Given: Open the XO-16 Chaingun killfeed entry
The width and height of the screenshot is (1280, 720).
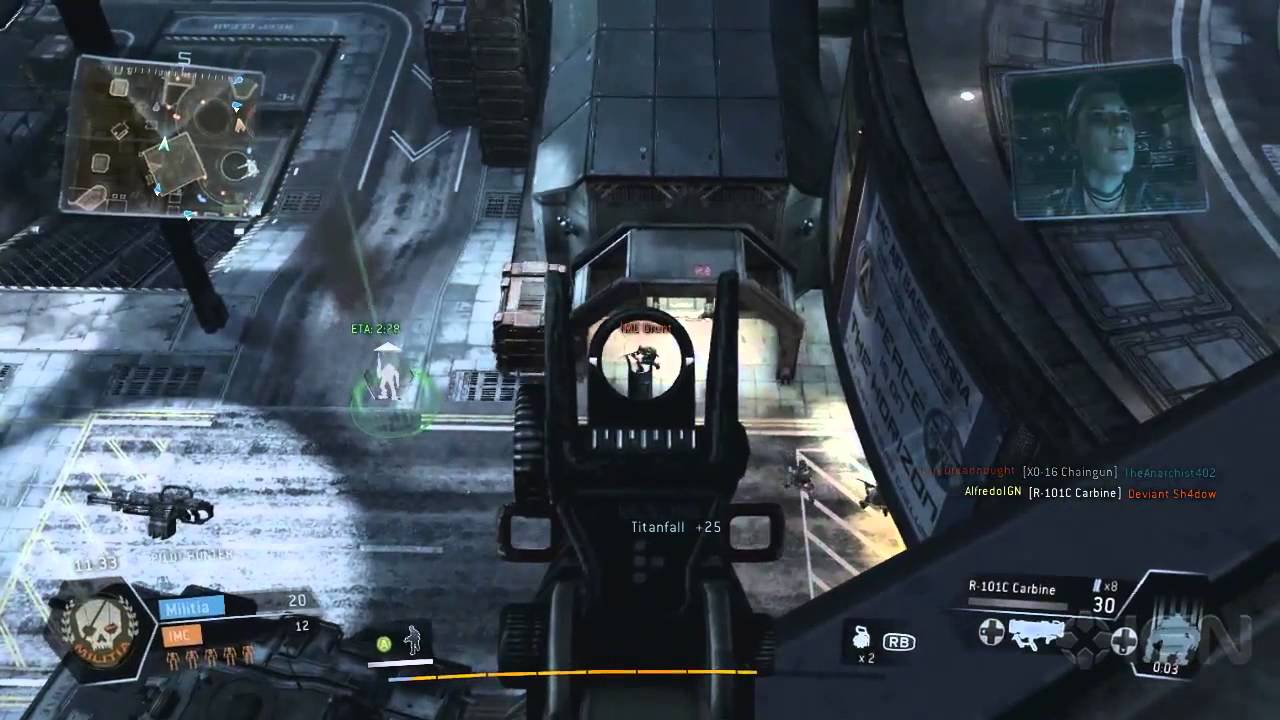Looking at the screenshot, I should click(1068, 471).
